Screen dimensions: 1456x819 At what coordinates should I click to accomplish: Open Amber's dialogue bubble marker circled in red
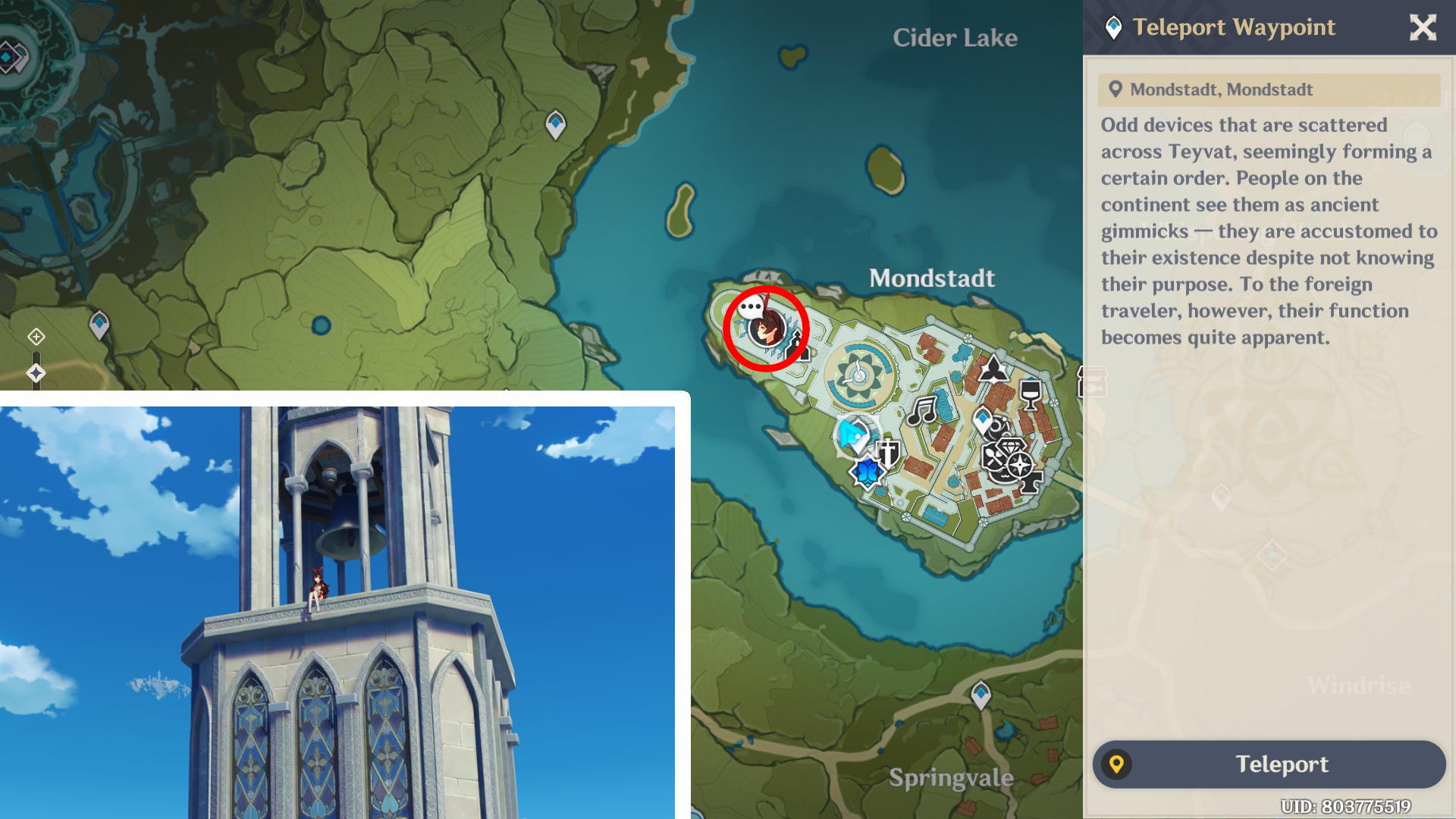point(765,326)
